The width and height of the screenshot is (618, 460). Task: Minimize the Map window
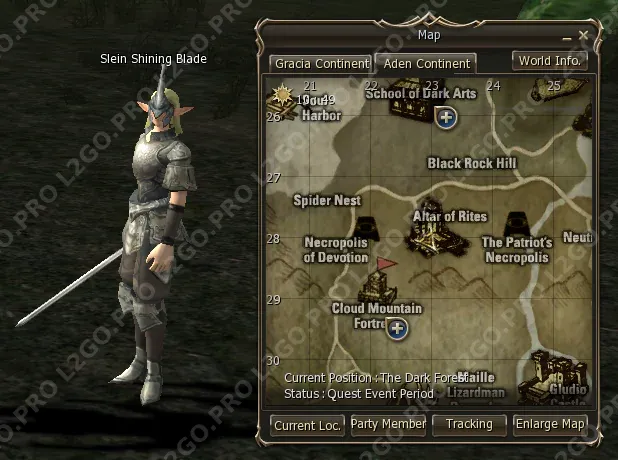point(568,37)
